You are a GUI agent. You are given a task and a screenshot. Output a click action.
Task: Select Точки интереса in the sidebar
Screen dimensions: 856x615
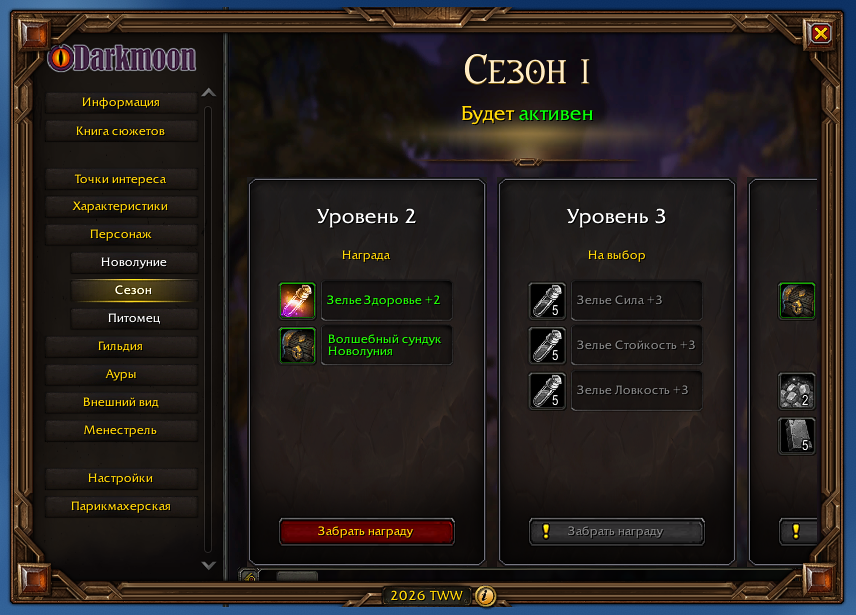tap(121, 179)
